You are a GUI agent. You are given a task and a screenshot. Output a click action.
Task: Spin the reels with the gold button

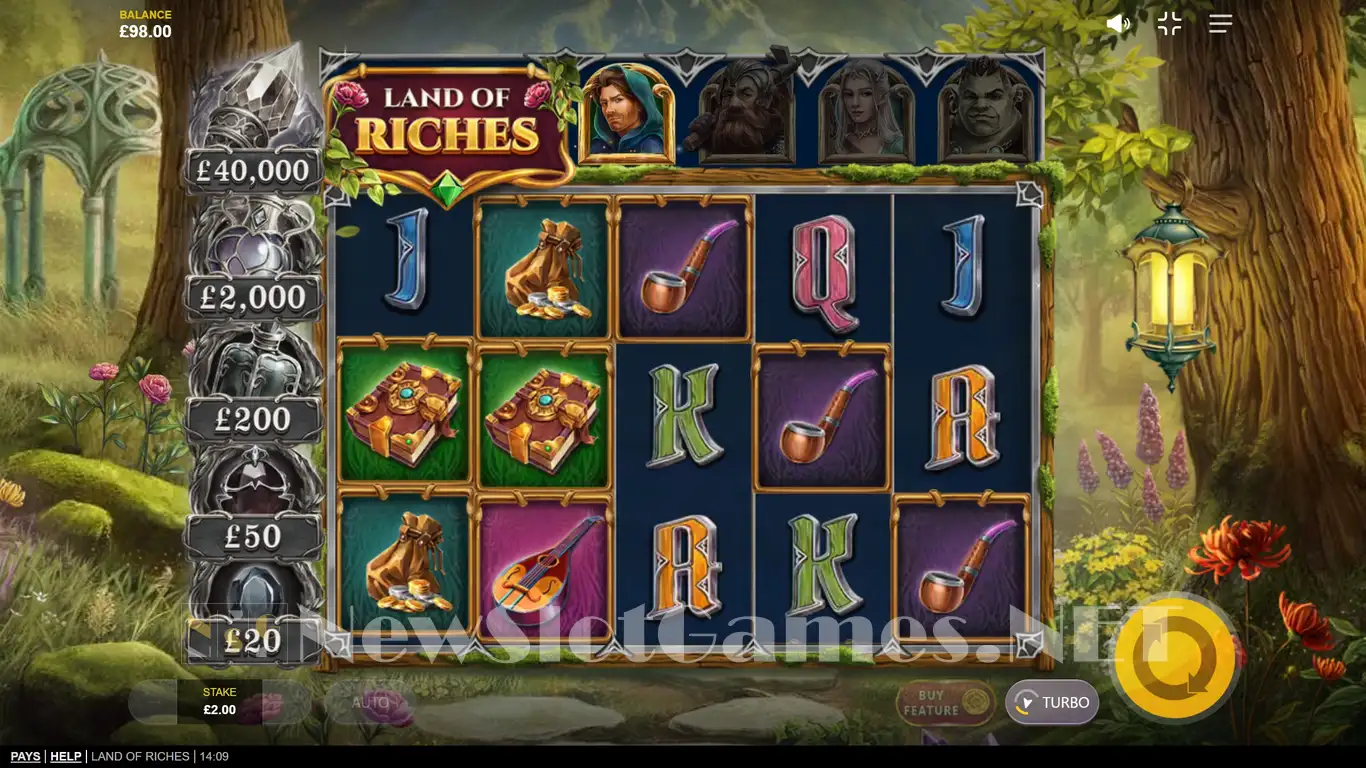click(x=1174, y=655)
